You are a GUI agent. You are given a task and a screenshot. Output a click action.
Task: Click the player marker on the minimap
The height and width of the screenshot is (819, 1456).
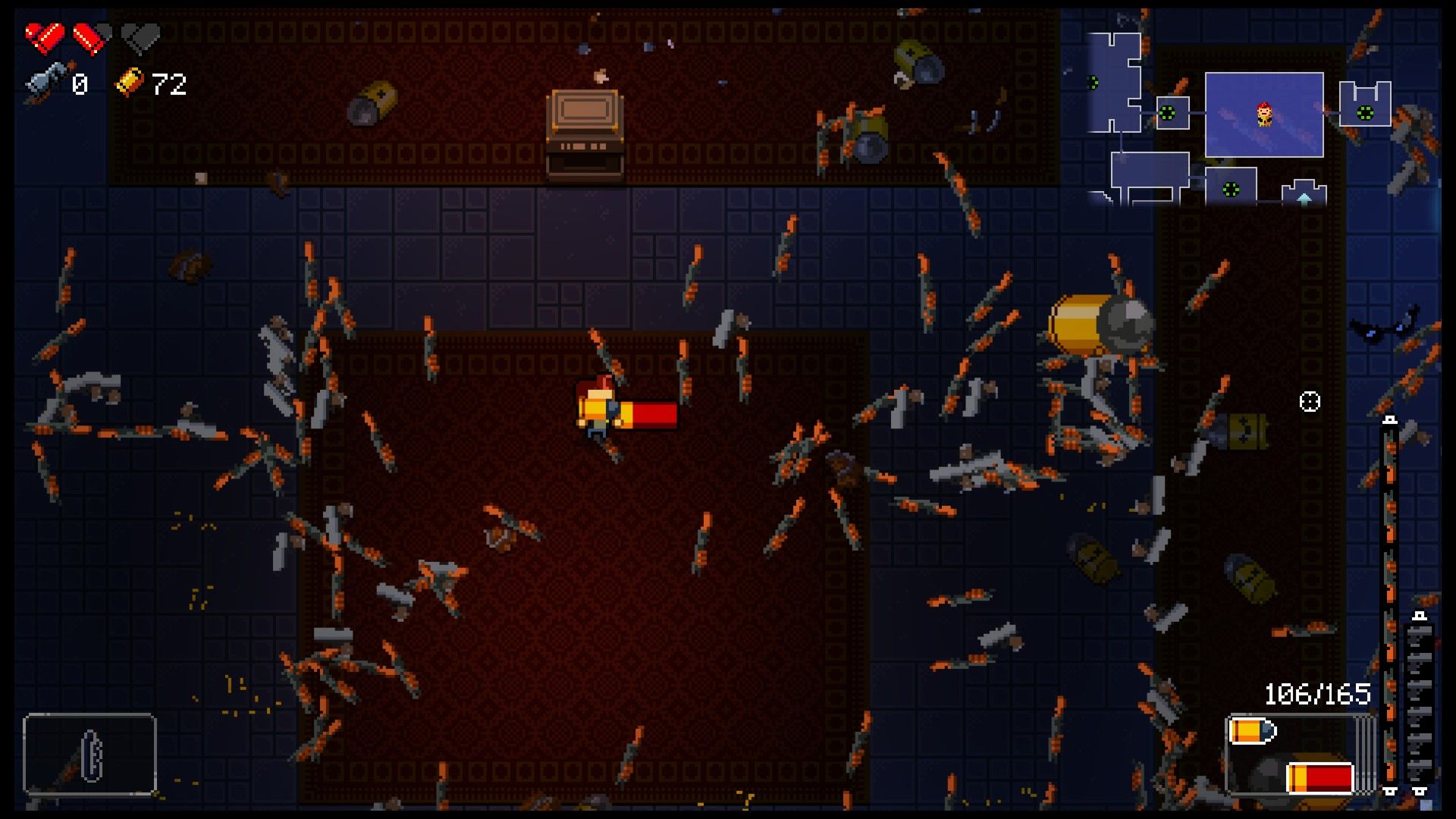point(1263,115)
